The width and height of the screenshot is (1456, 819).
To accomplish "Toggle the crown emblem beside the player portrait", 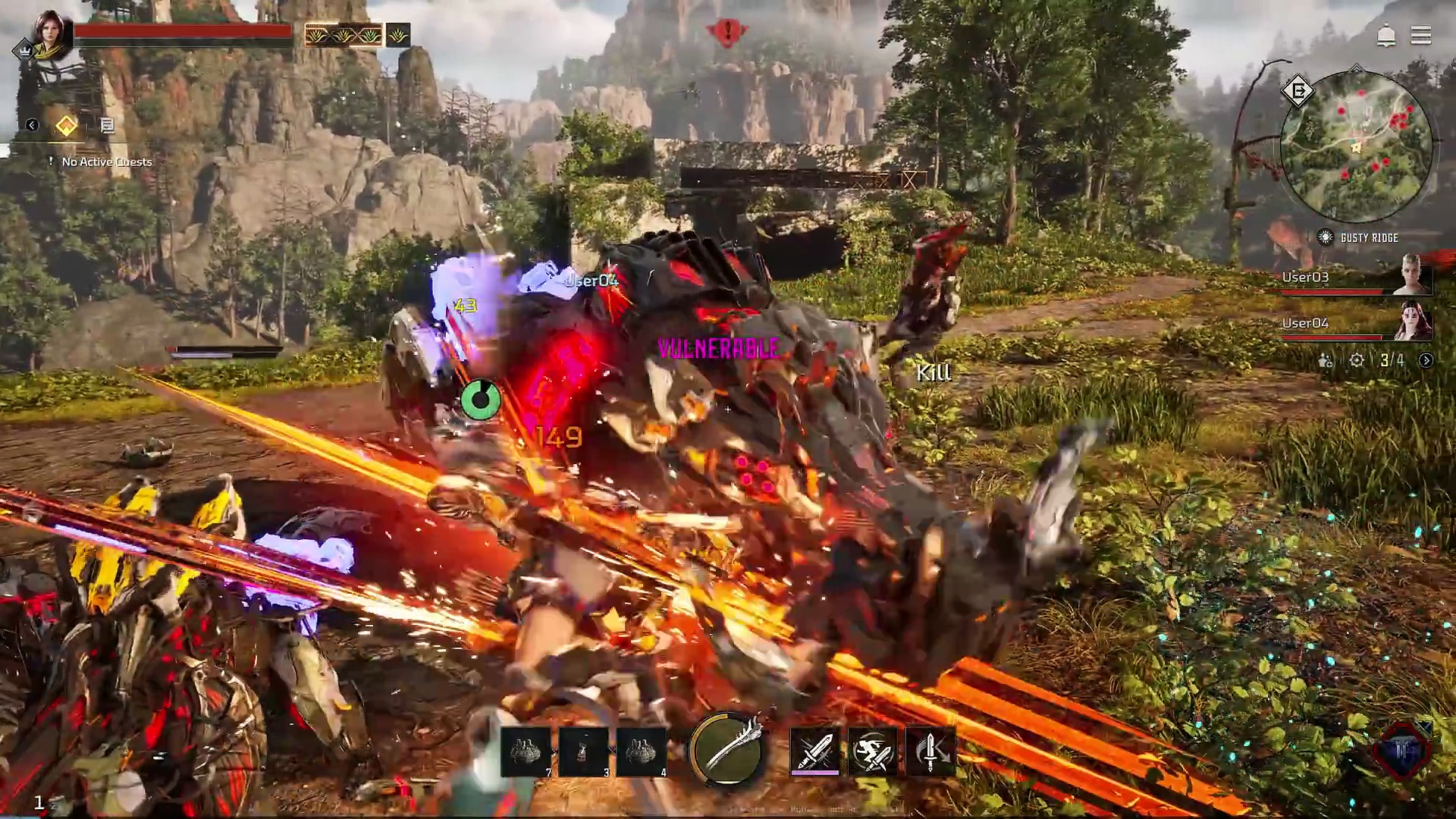I will pyautogui.click(x=25, y=47).
